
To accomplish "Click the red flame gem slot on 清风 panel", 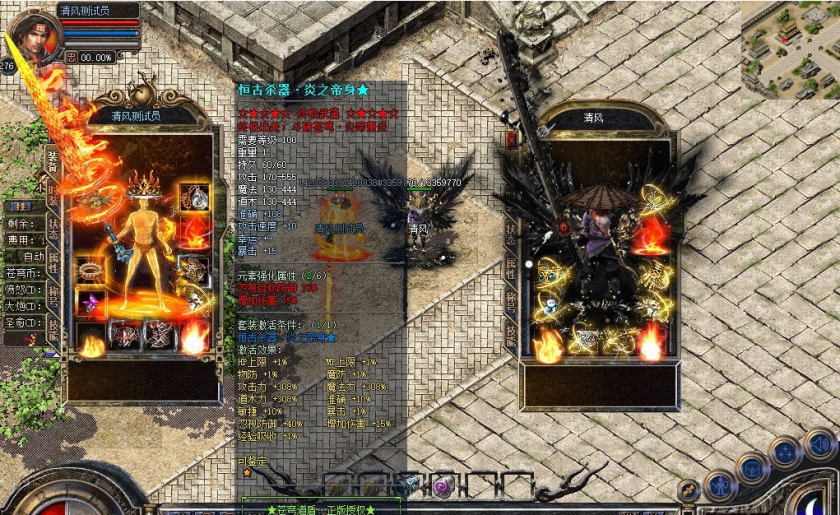I will tap(654, 237).
